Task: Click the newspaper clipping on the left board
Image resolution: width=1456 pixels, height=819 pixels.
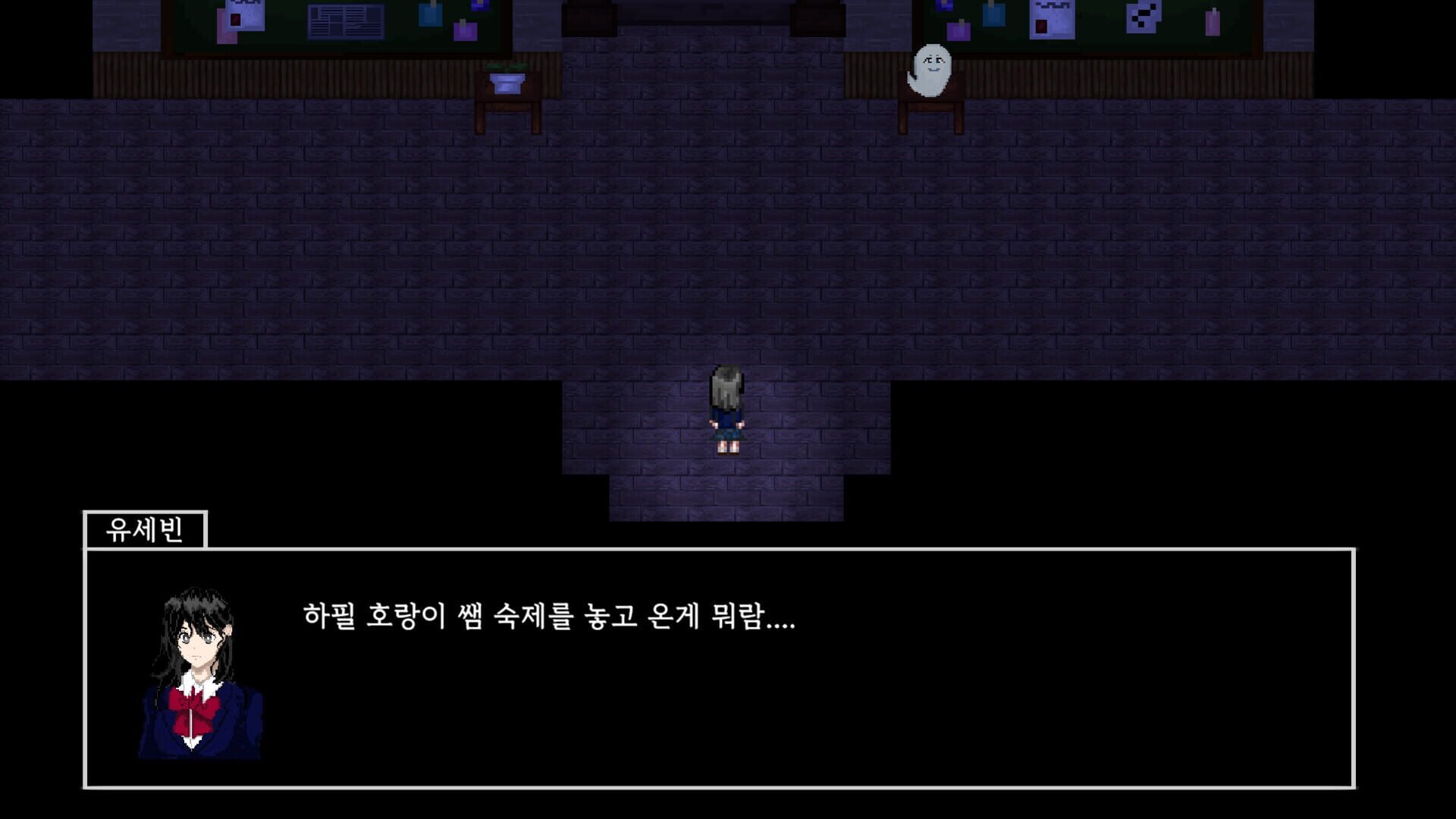Action: 346,23
